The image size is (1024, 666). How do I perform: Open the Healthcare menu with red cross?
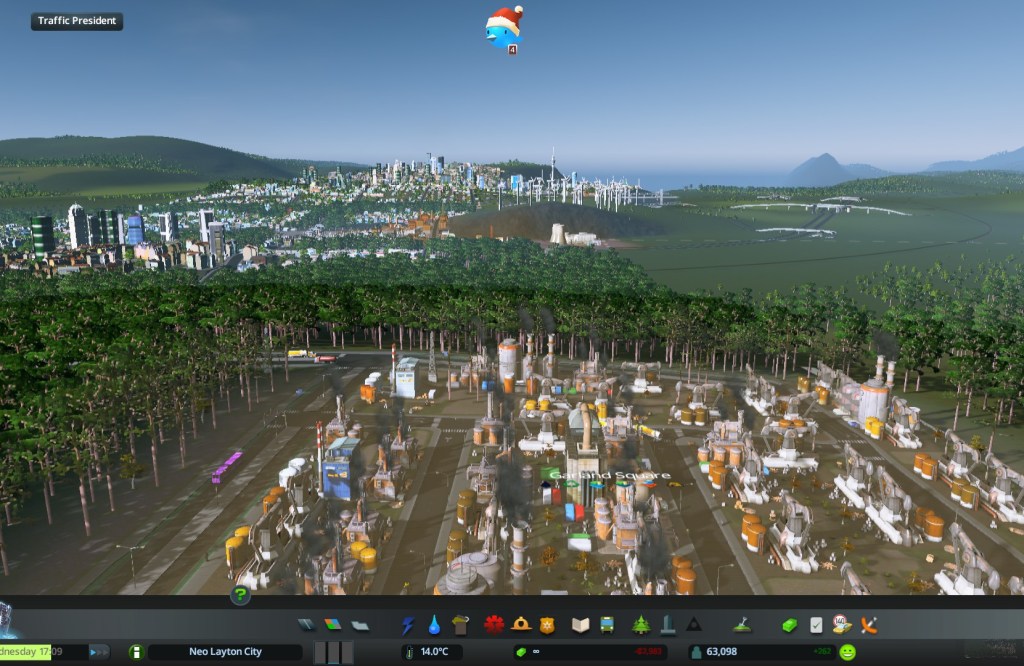pos(494,625)
